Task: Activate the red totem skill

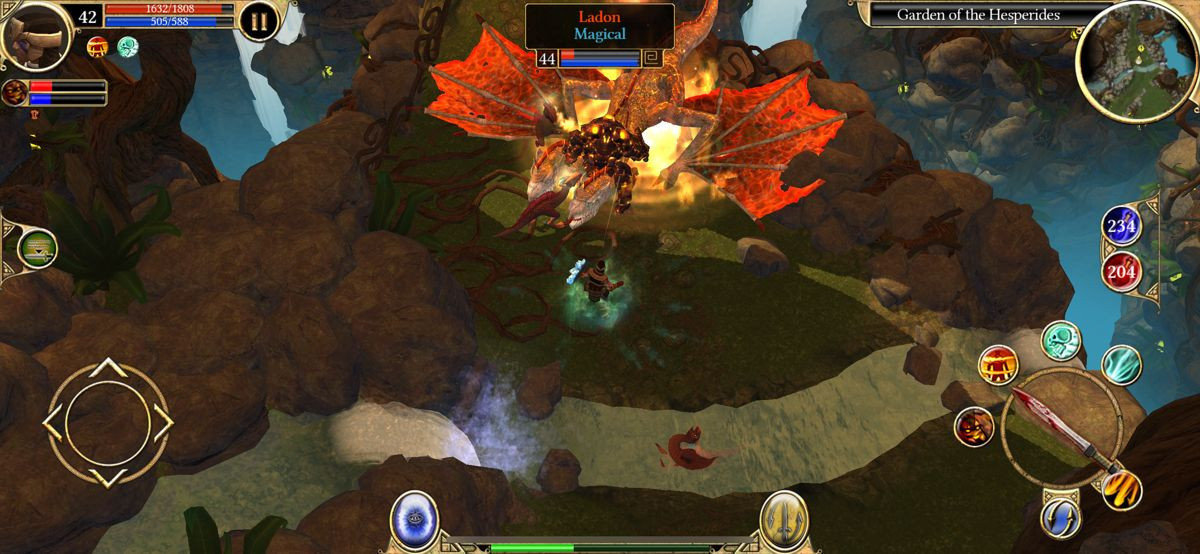Action: (998, 365)
